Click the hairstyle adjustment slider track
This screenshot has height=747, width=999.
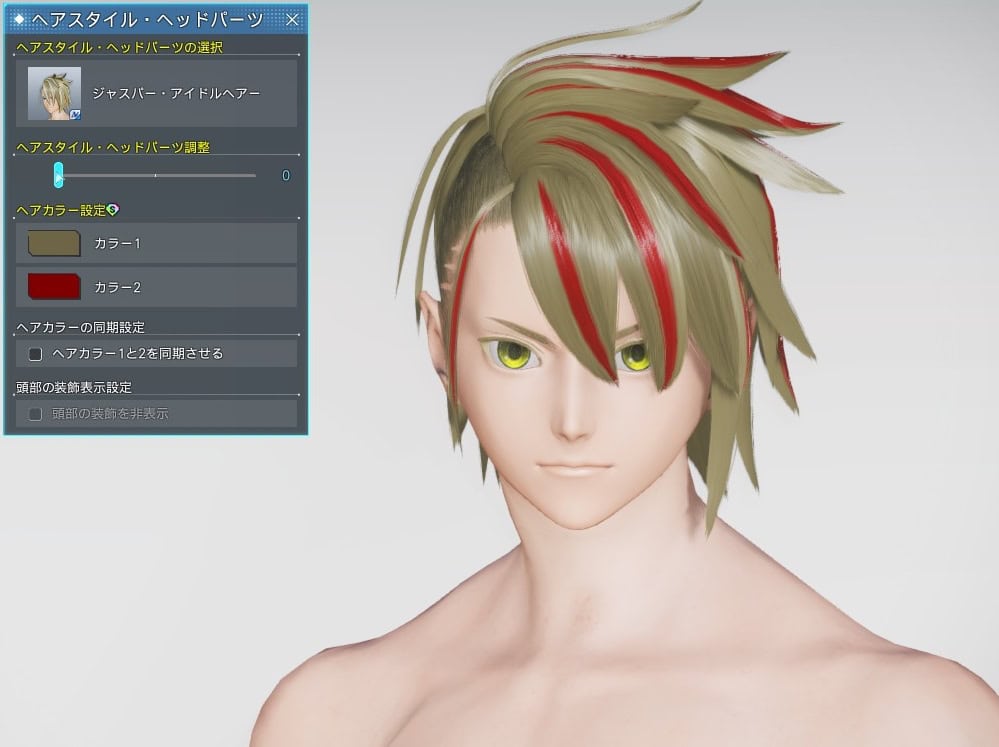[156, 175]
